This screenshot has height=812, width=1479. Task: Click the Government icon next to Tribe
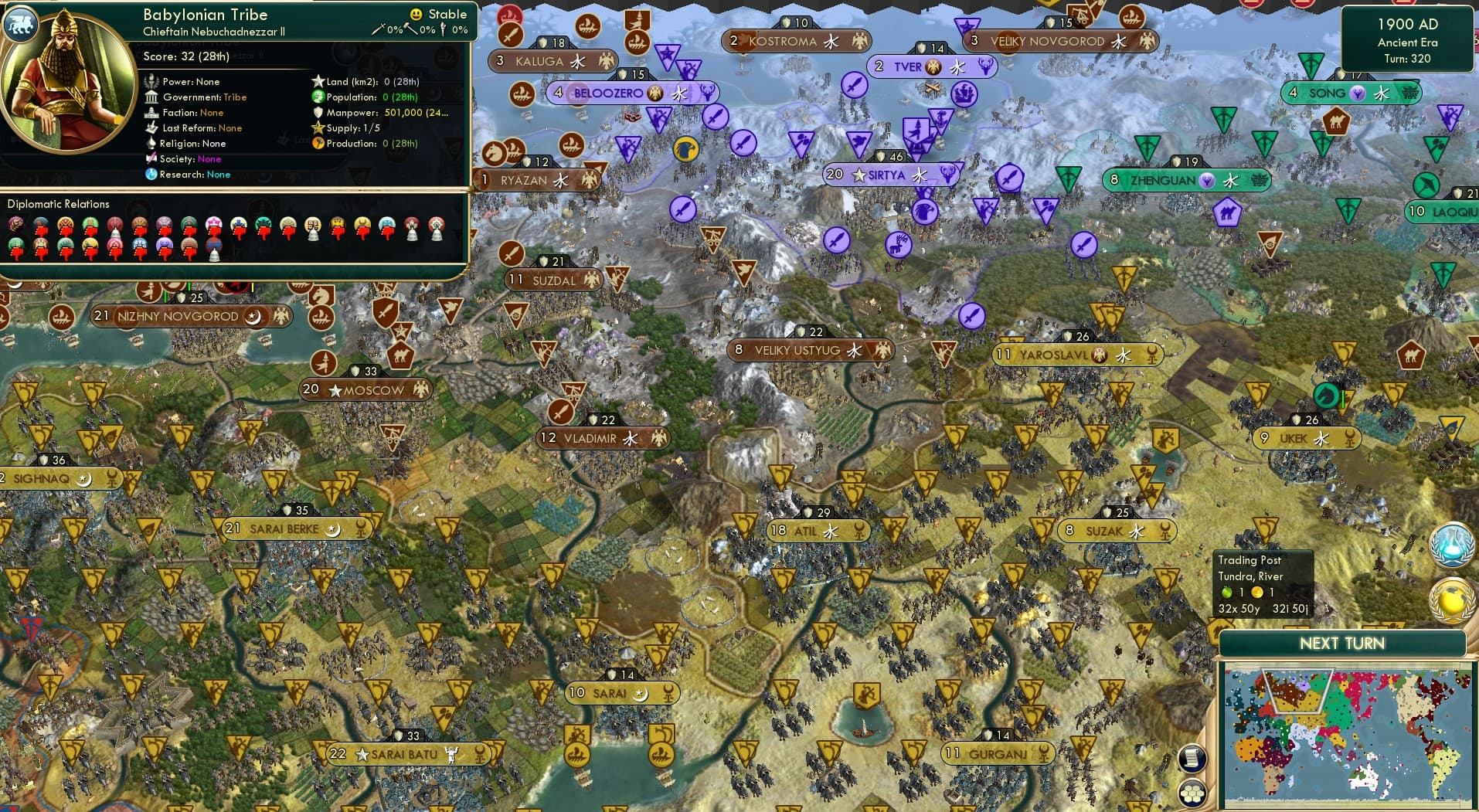point(151,97)
